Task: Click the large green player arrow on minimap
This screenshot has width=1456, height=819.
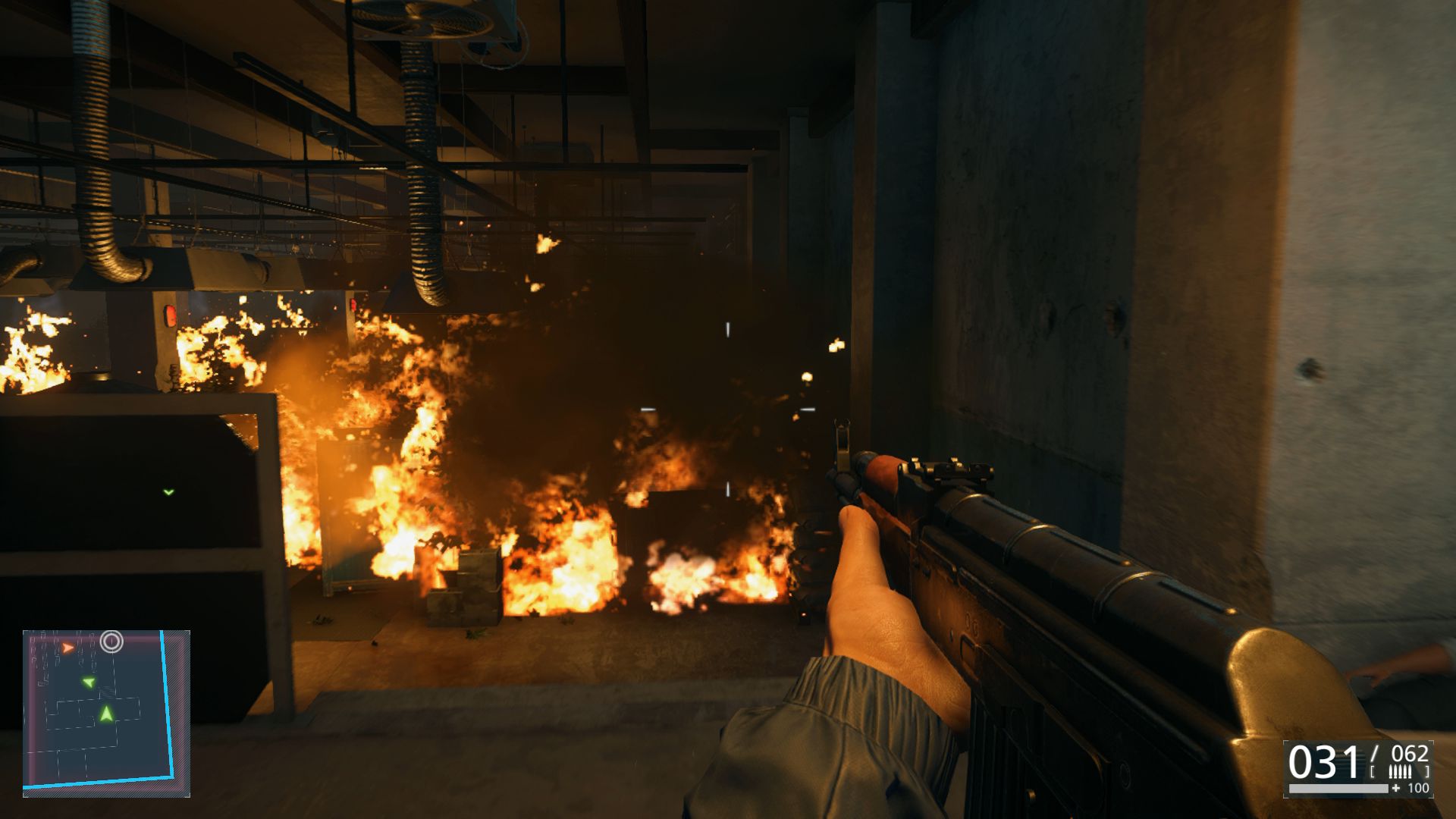Action: pyautogui.click(x=106, y=714)
